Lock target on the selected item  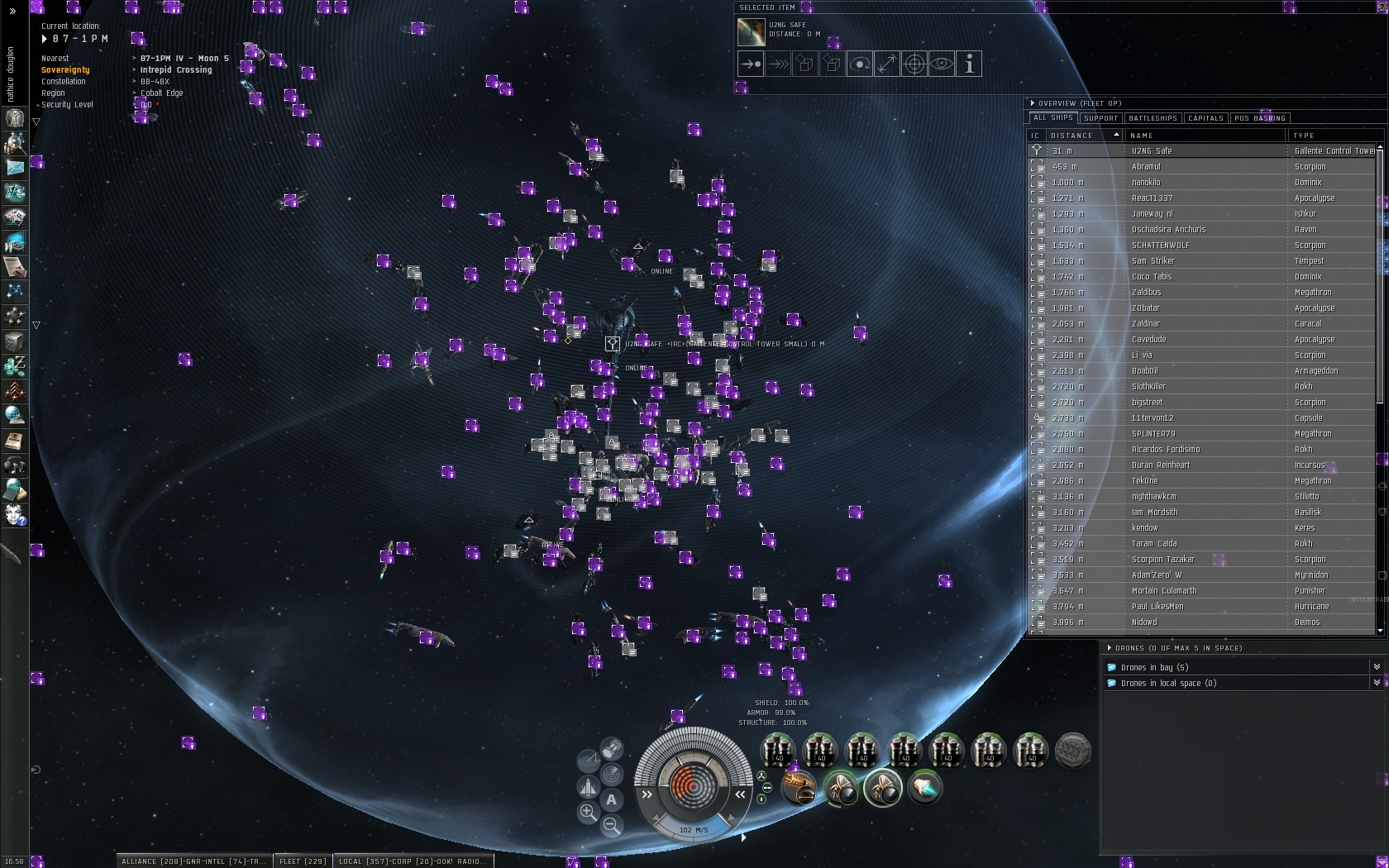click(914, 64)
